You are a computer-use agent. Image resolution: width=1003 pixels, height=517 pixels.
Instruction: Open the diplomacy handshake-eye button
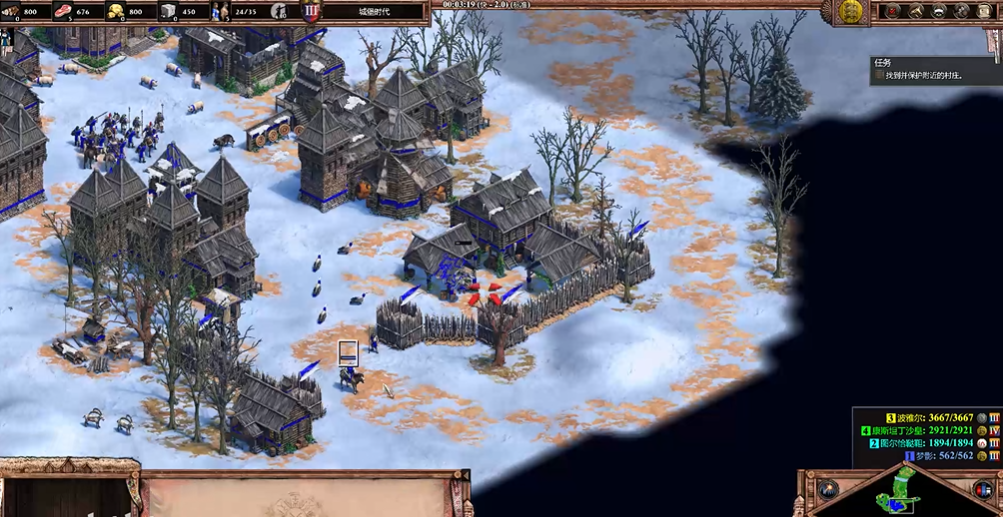point(939,11)
